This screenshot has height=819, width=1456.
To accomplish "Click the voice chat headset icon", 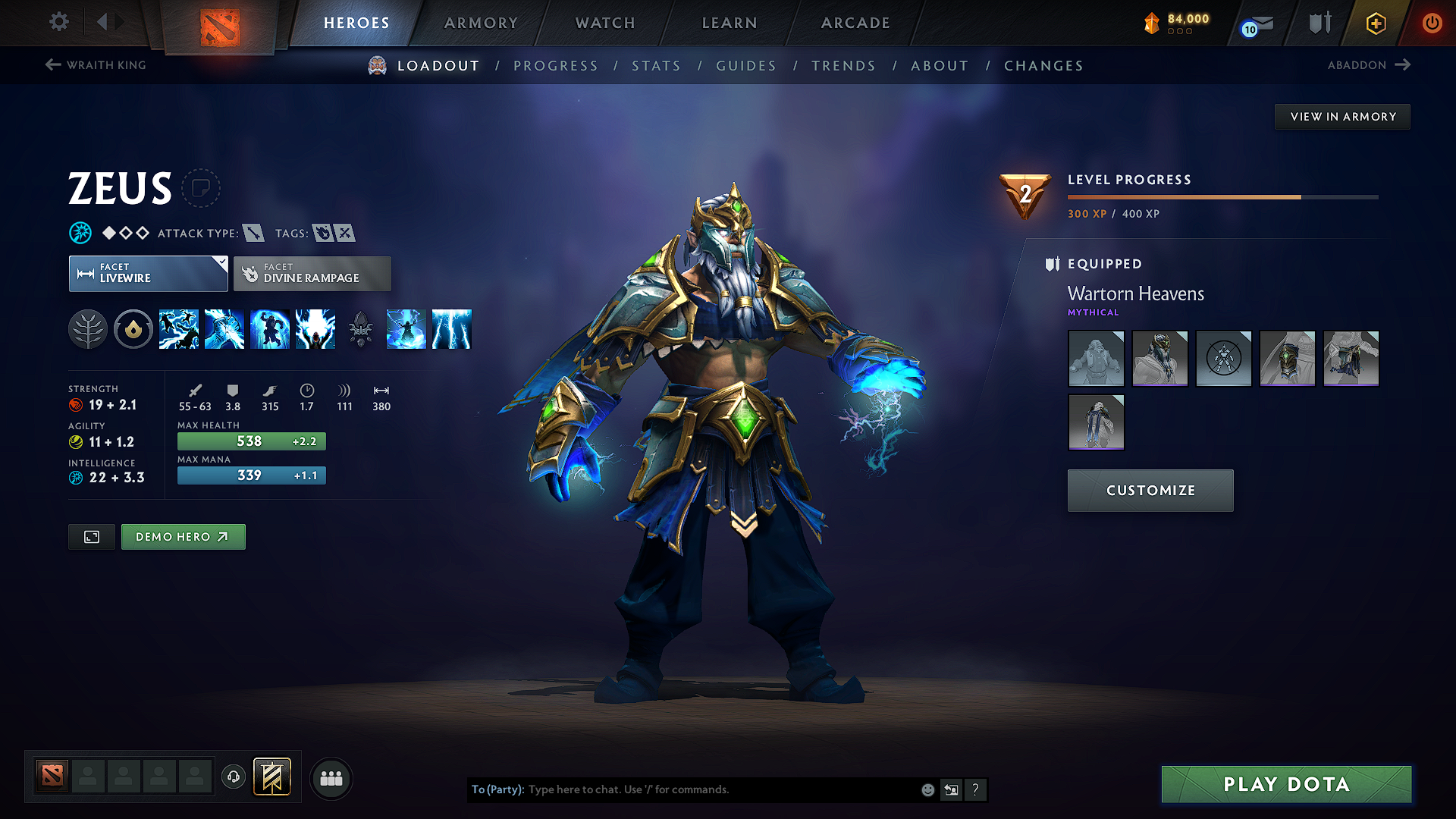I will pos(234,777).
